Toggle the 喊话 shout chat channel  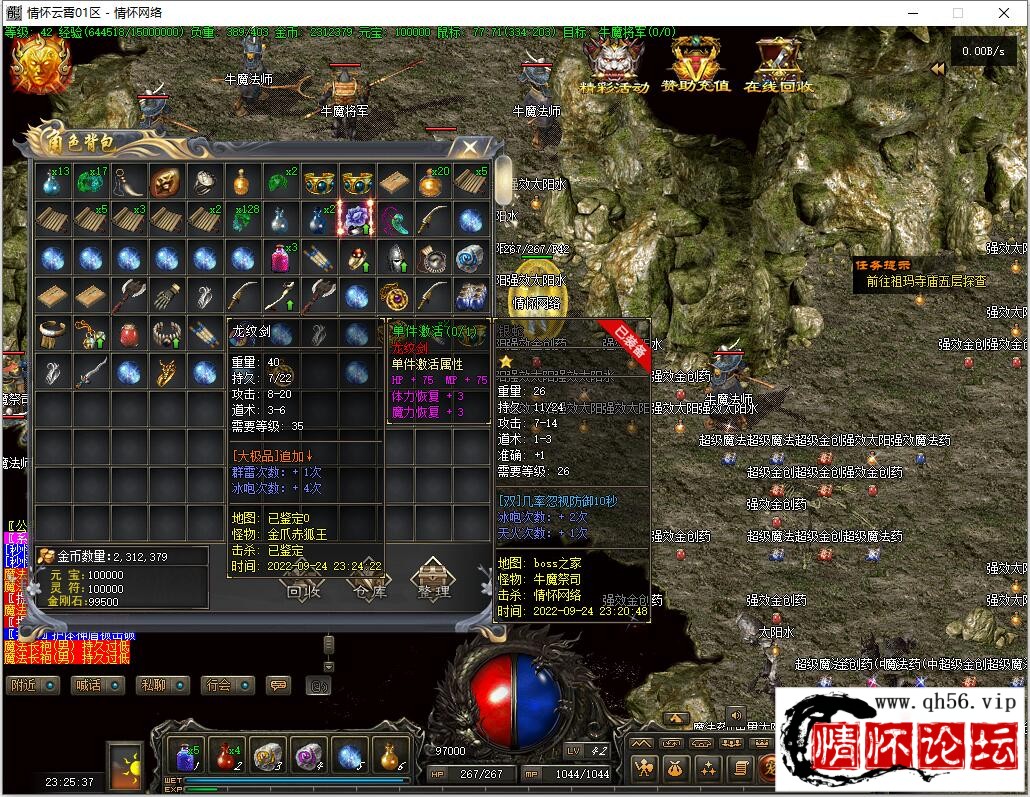(97, 685)
